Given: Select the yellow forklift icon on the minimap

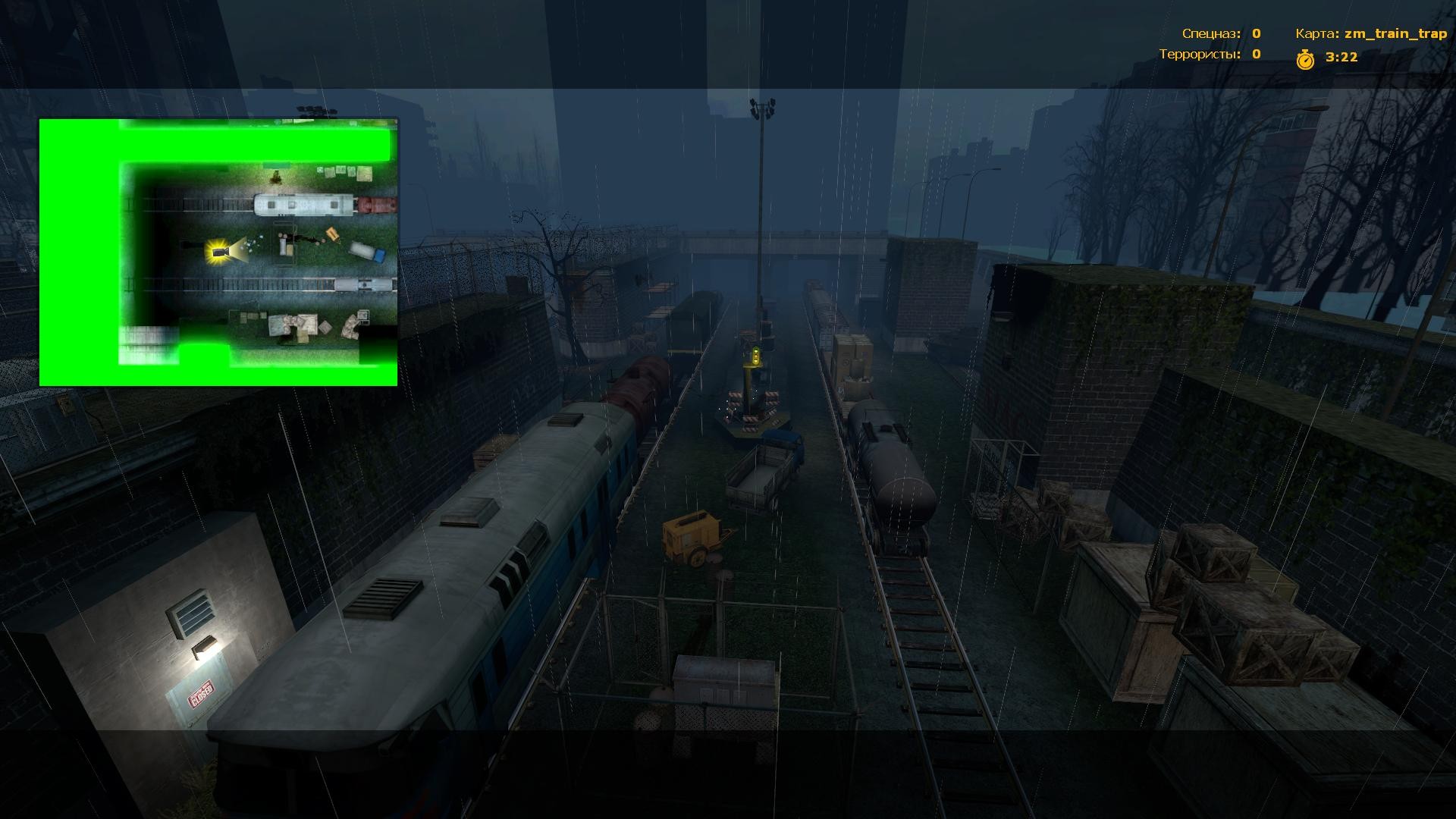Looking at the screenshot, I should pos(331,235).
